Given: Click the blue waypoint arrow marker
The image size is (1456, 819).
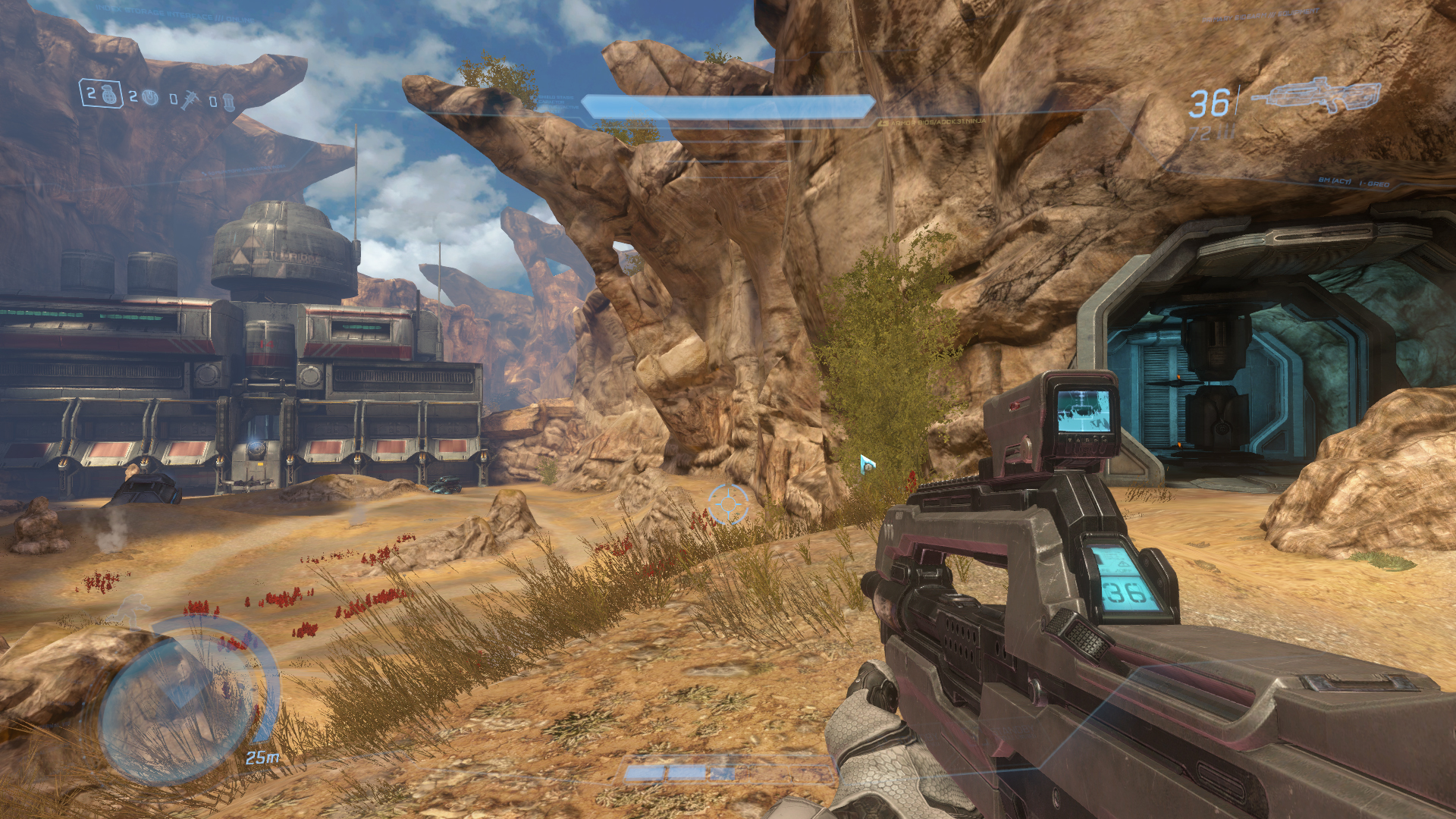Looking at the screenshot, I should [867, 463].
